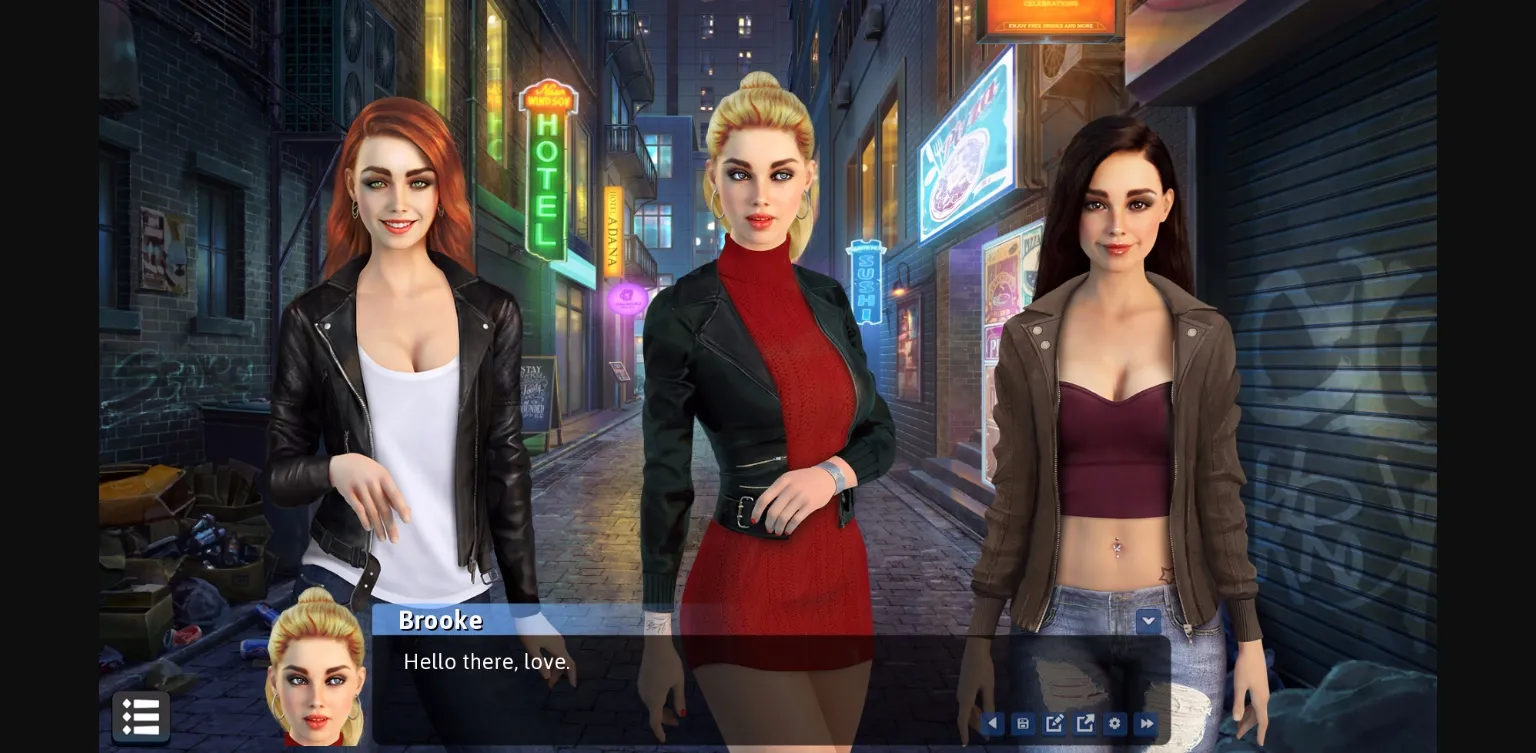Viewport: 1536px width, 753px height.
Task: Click the dialogue text 'Hello there, love.'
Action: [x=487, y=661]
